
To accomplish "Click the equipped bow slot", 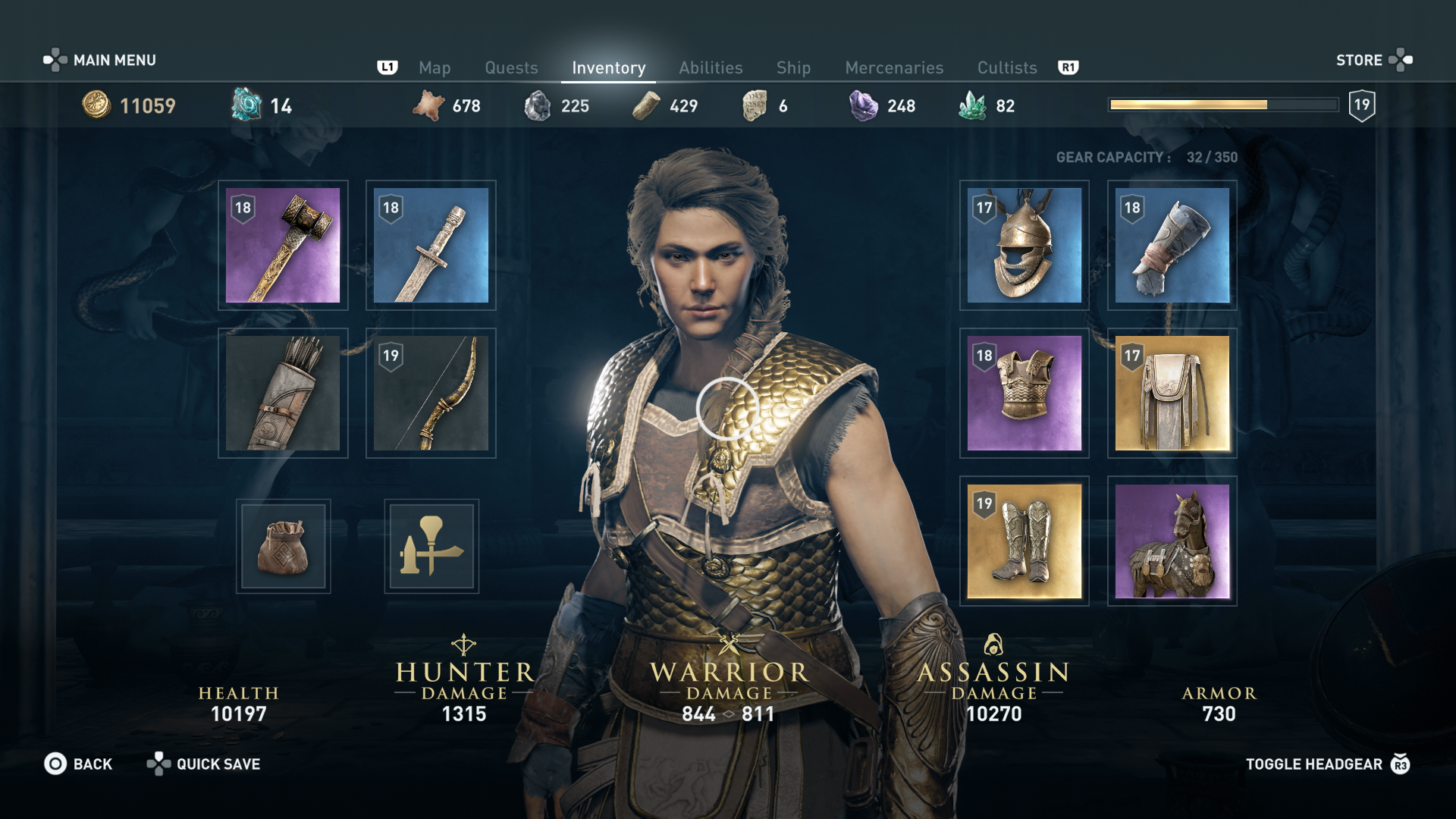I will 431,393.
